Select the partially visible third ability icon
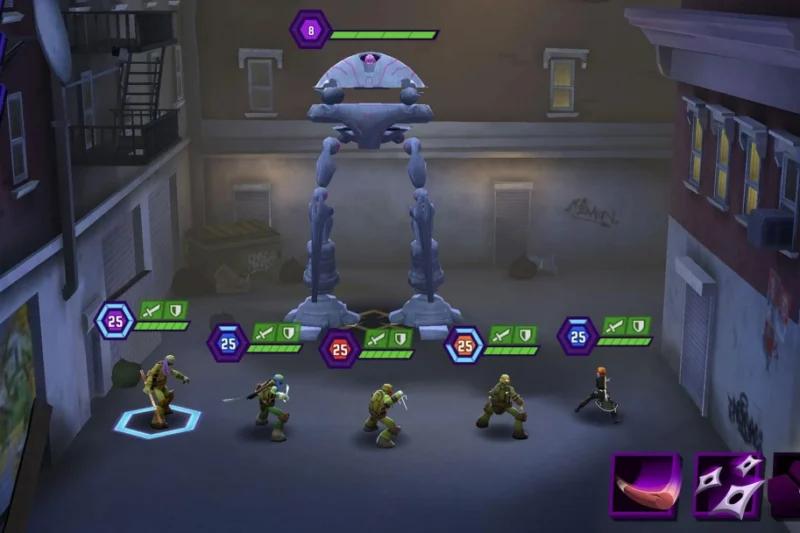Viewport: 800px width, 533px height. pos(785,486)
